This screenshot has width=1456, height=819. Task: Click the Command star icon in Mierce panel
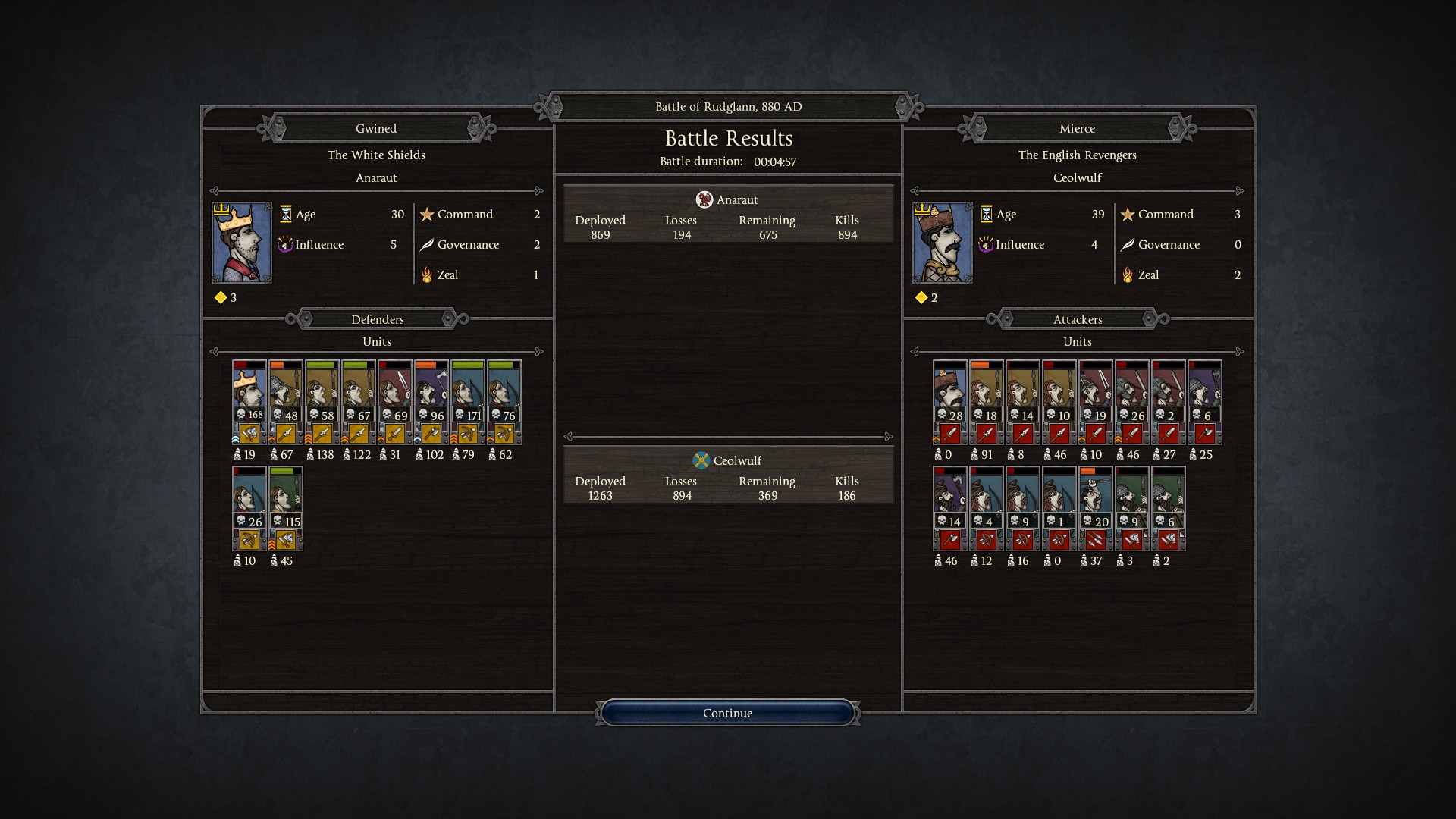pyautogui.click(x=1128, y=215)
